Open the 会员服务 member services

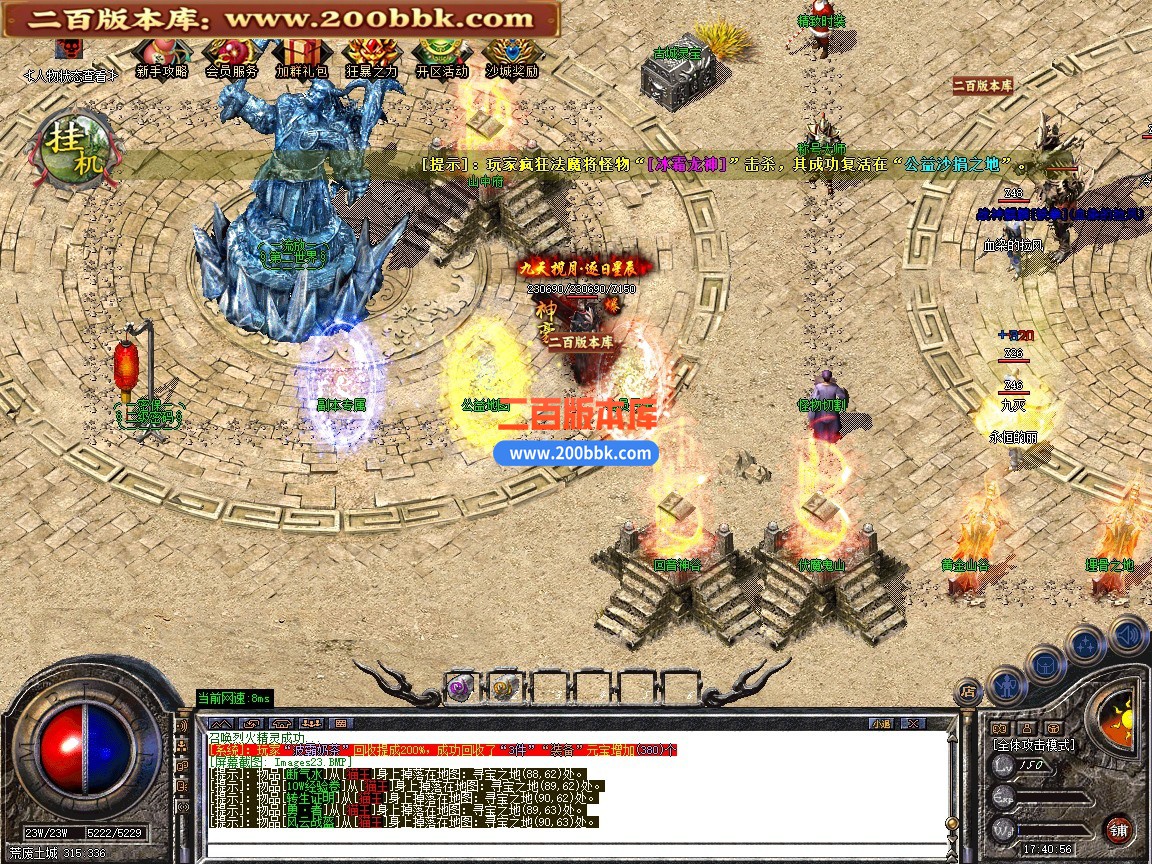click(x=231, y=53)
